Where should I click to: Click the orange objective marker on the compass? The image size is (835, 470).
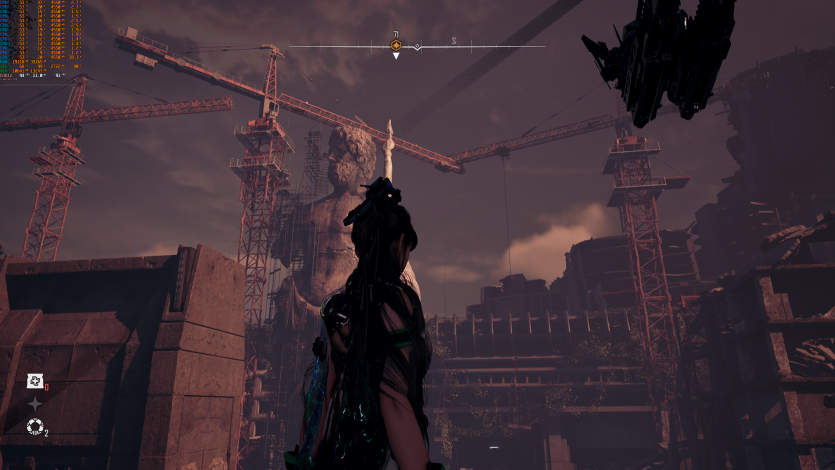click(x=396, y=46)
